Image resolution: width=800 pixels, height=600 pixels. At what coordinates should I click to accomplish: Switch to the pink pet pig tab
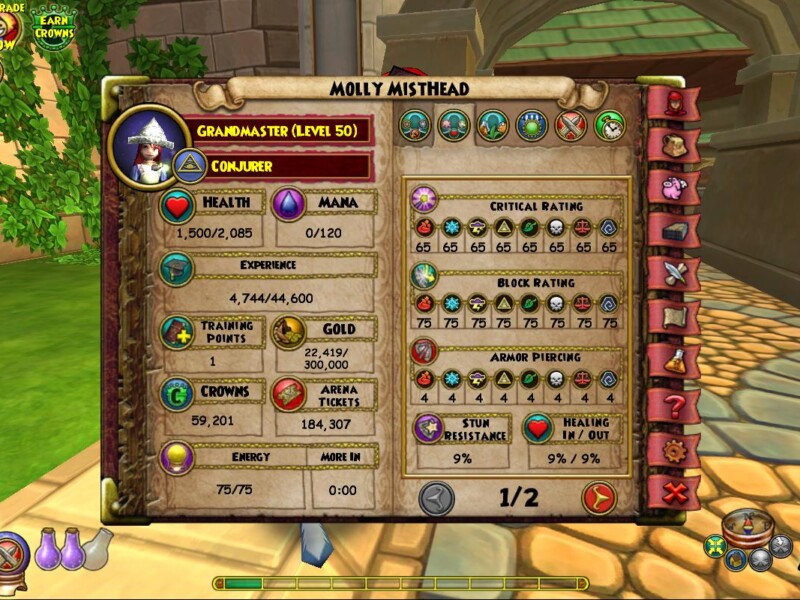point(672,188)
